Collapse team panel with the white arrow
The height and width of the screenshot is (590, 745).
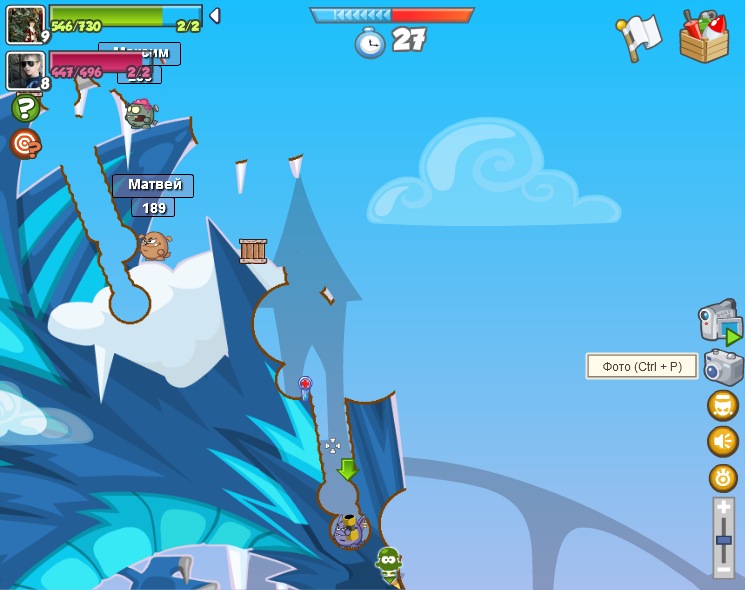click(x=214, y=15)
